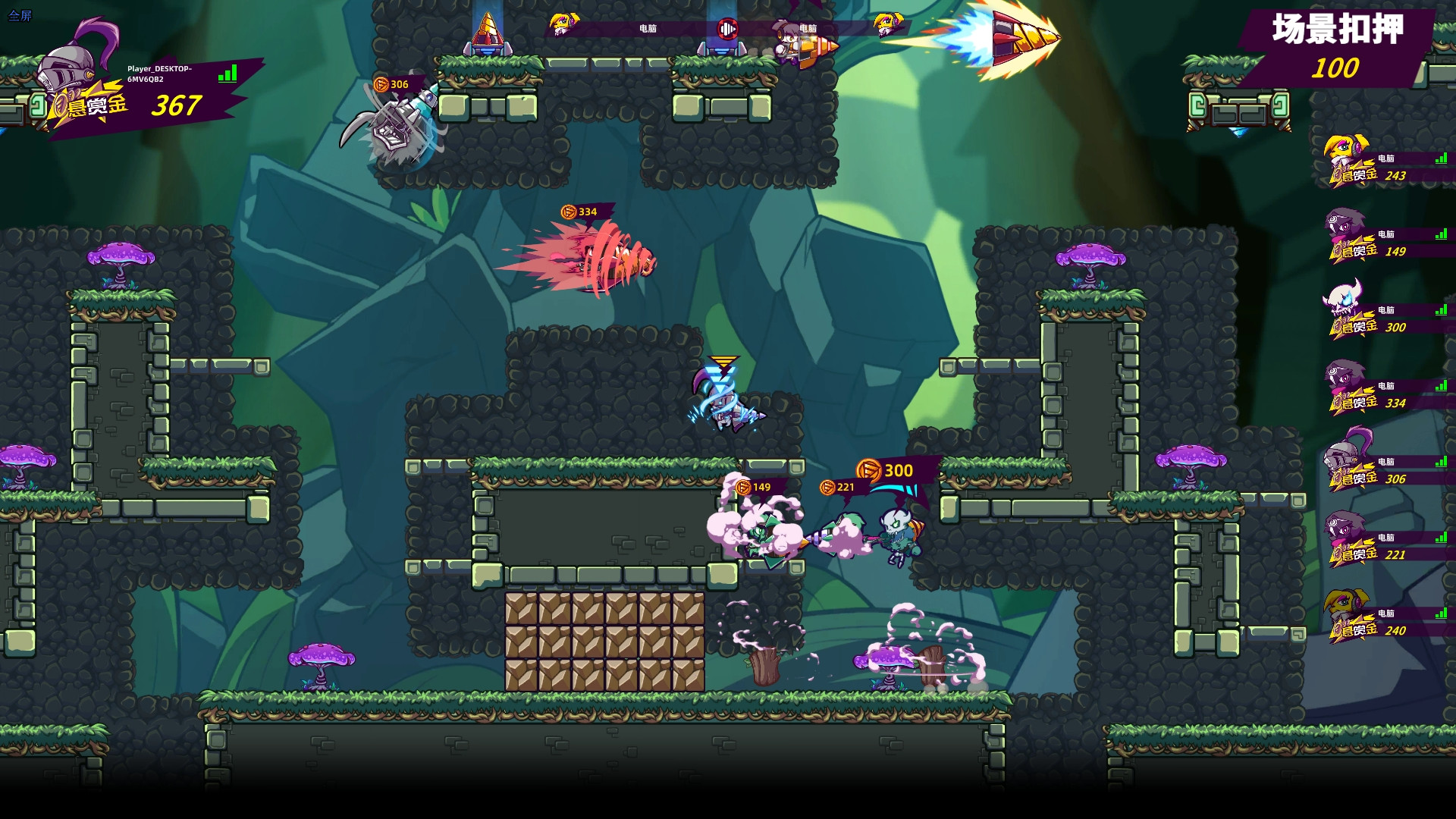The image size is (1456, 819).
Task: Click the red sound-wave icon on top bar
Action: pyautogui.click(x=727, y=29)
